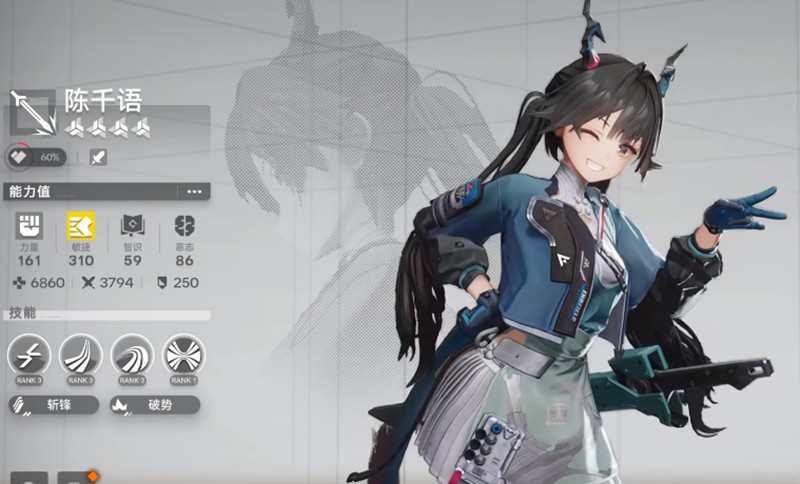Click the 意志 will attribute icon
The image size is (800, 484).
[184, 226]
